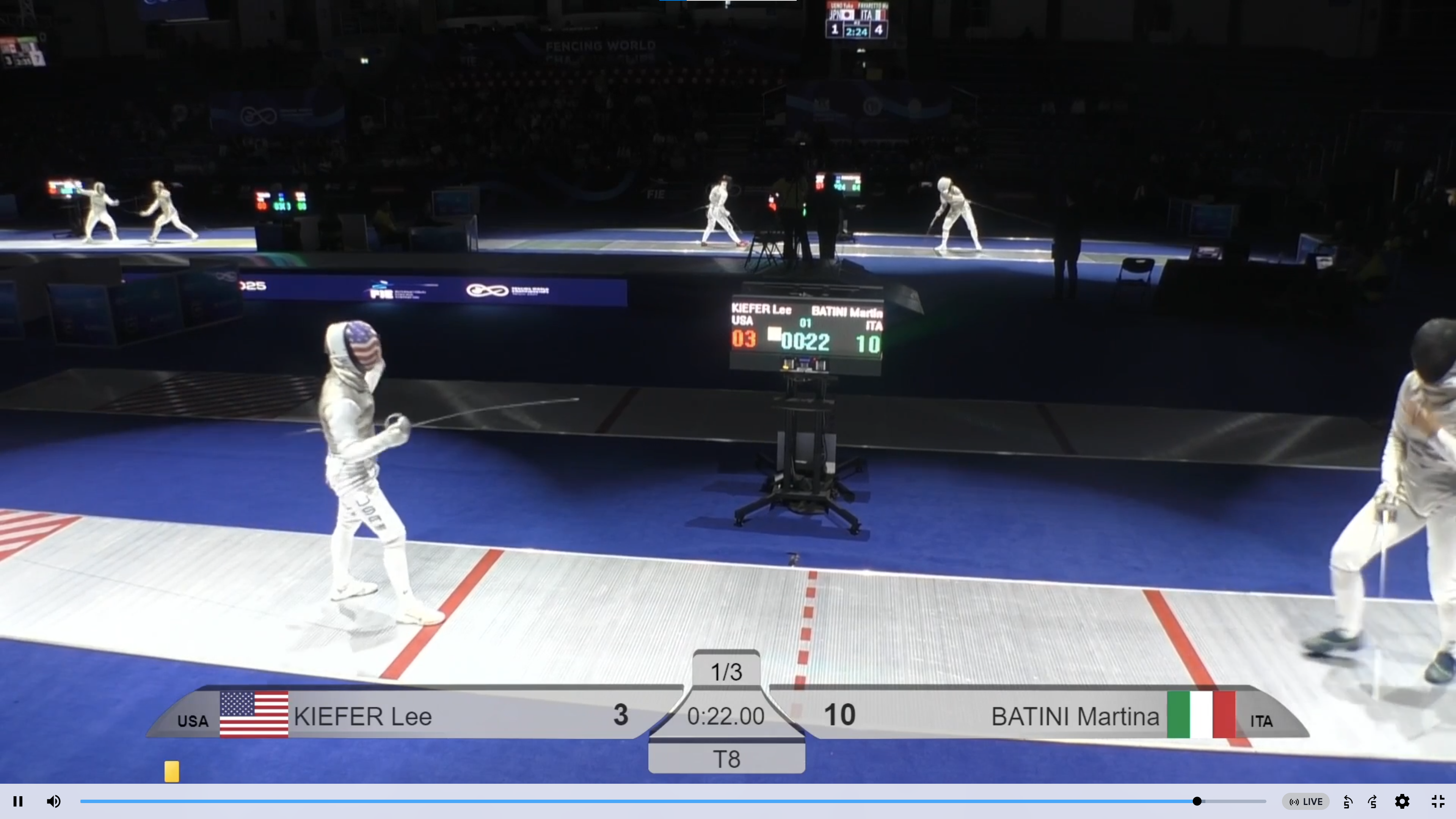
Task: Pause the live fencing stream
Action: click(17, 802)
